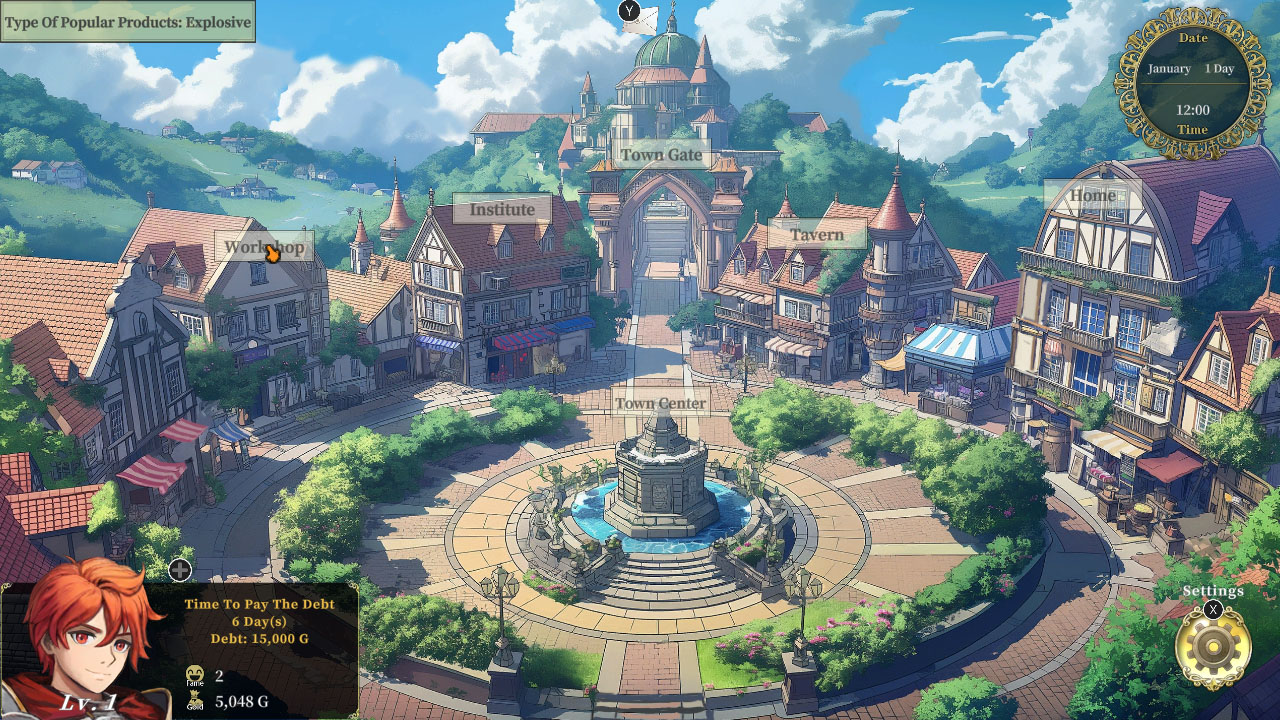Return Home

coord(1093,195)
